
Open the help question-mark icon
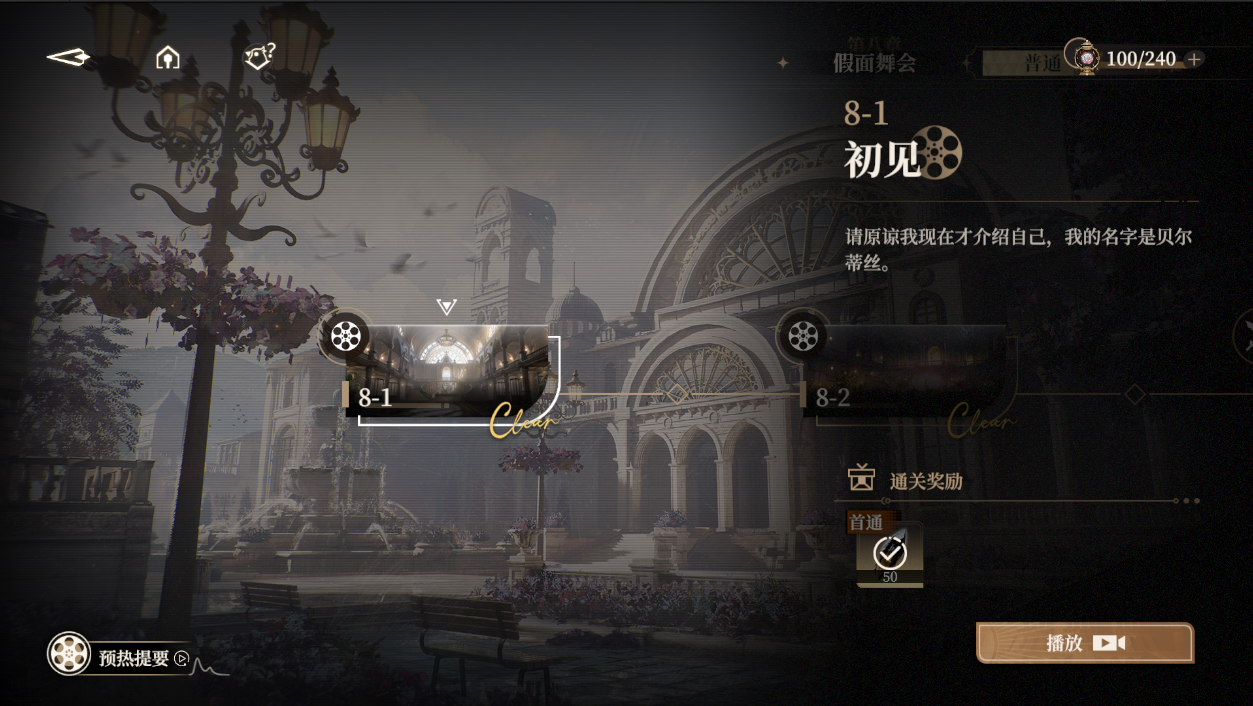[260, 57]
